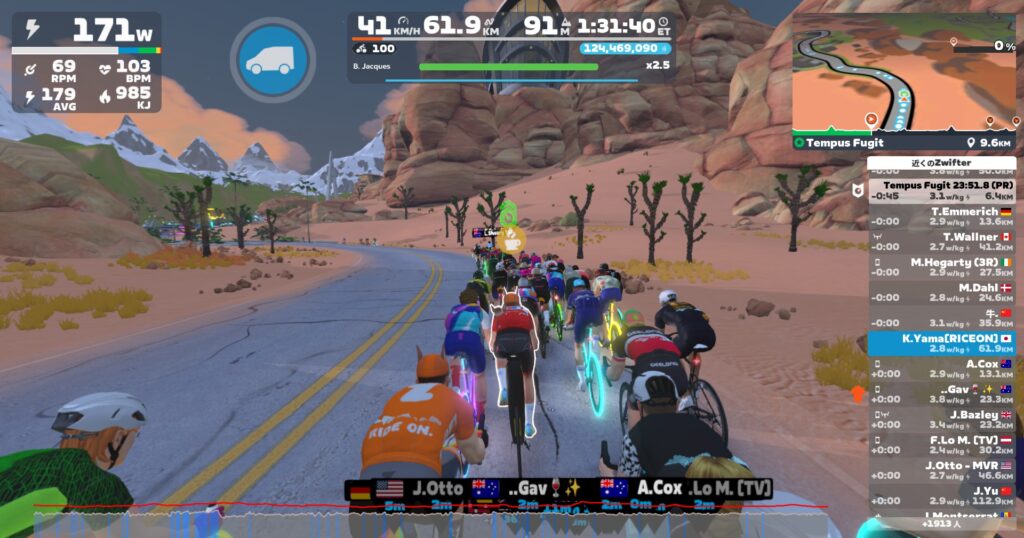Open the route minimap
This screenshot has height=538, width=1024.
pyautogui.click(x=903, y=73)
